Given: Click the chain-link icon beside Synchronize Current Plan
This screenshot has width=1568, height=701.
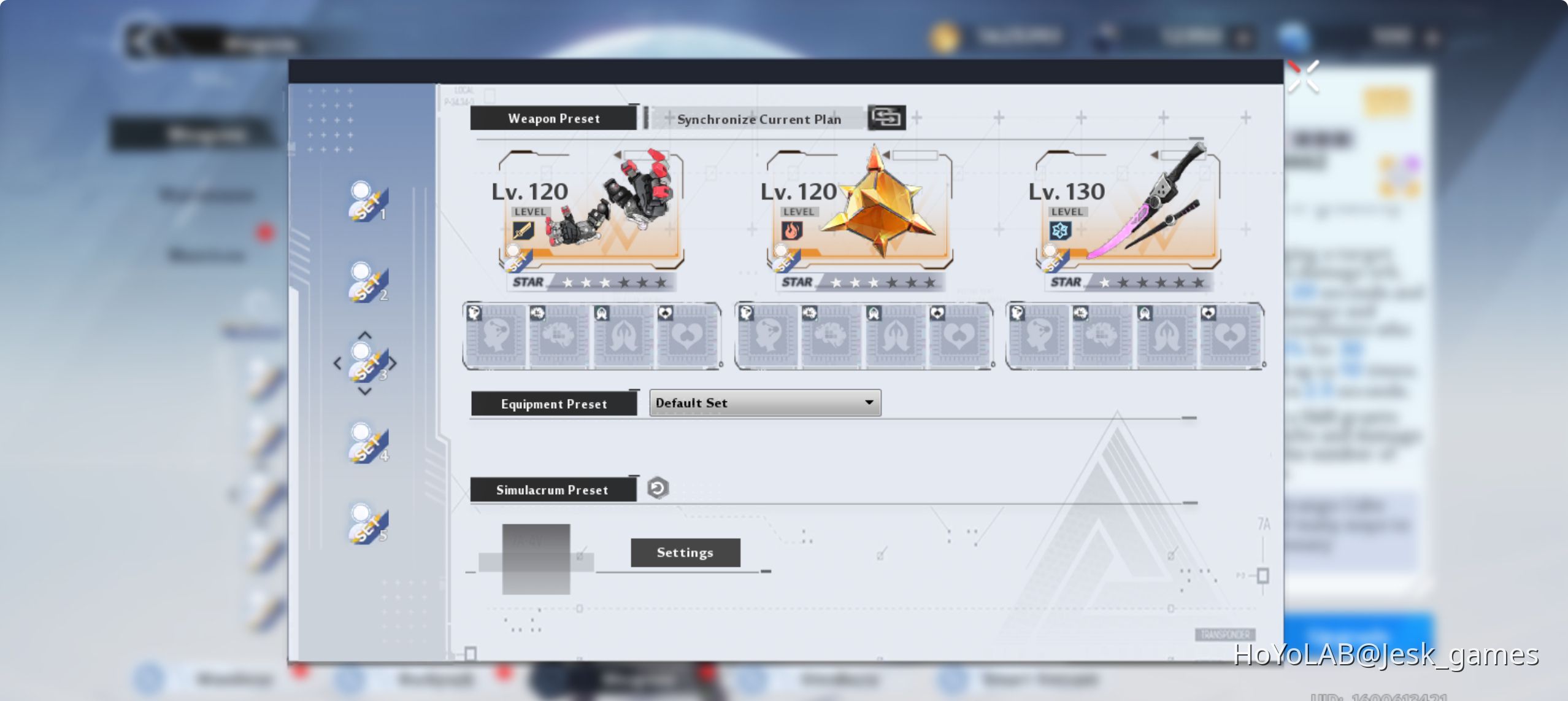Looking at the screenshot, I should point(888,117).
